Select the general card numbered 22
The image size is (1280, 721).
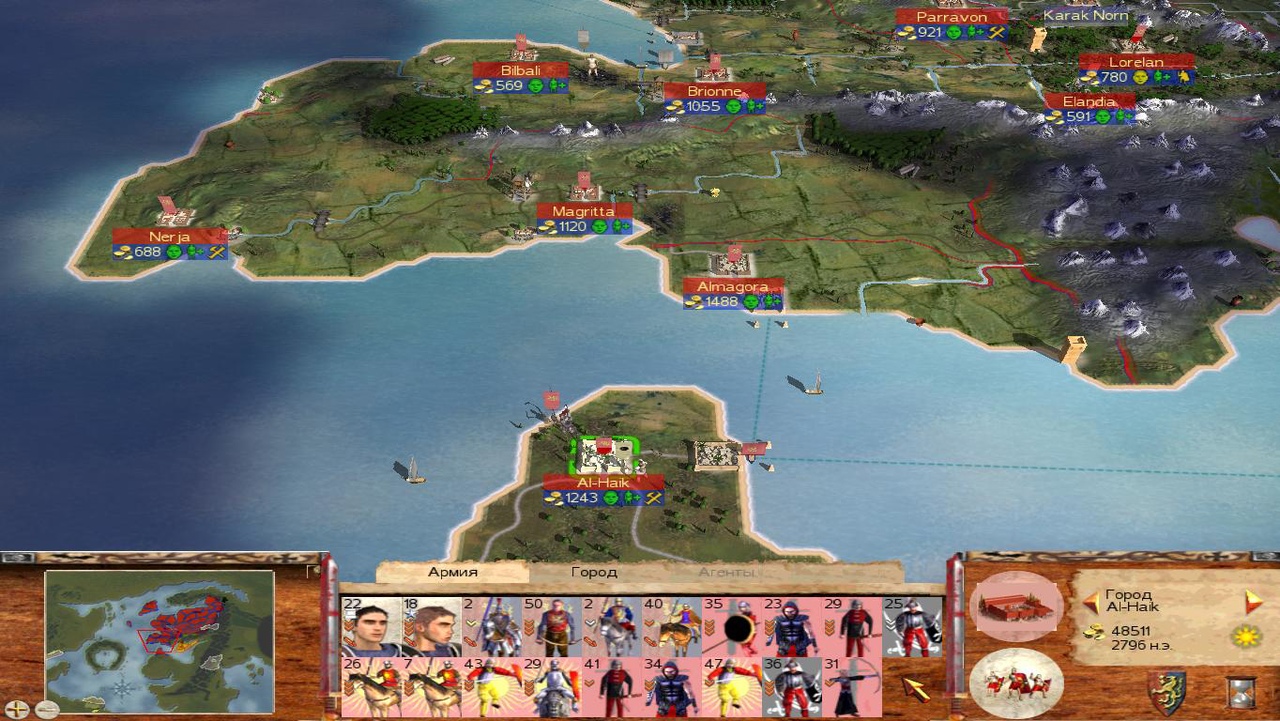pos(371,627)
